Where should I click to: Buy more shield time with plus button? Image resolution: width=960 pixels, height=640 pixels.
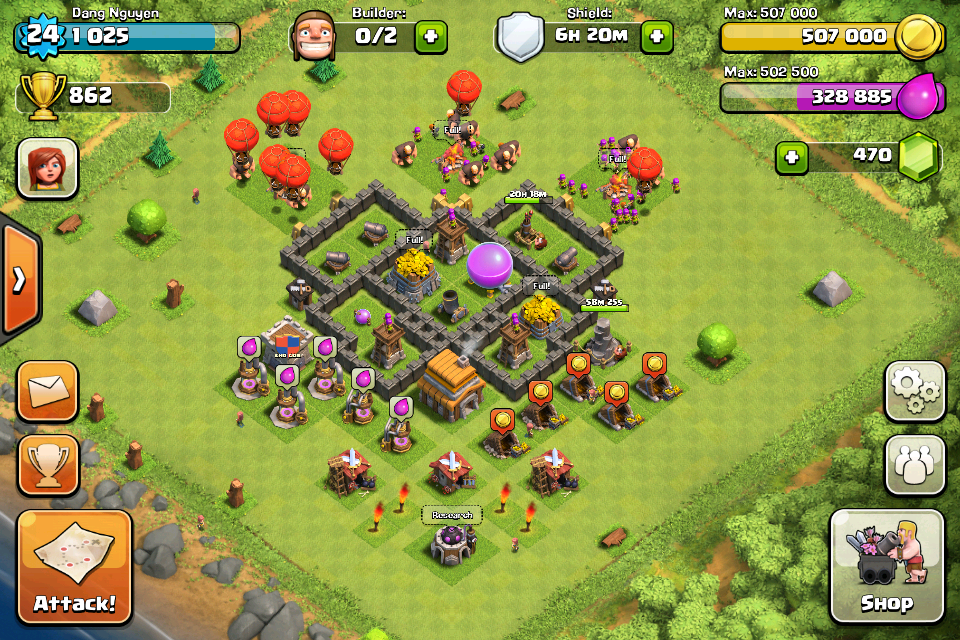[657, 37]
